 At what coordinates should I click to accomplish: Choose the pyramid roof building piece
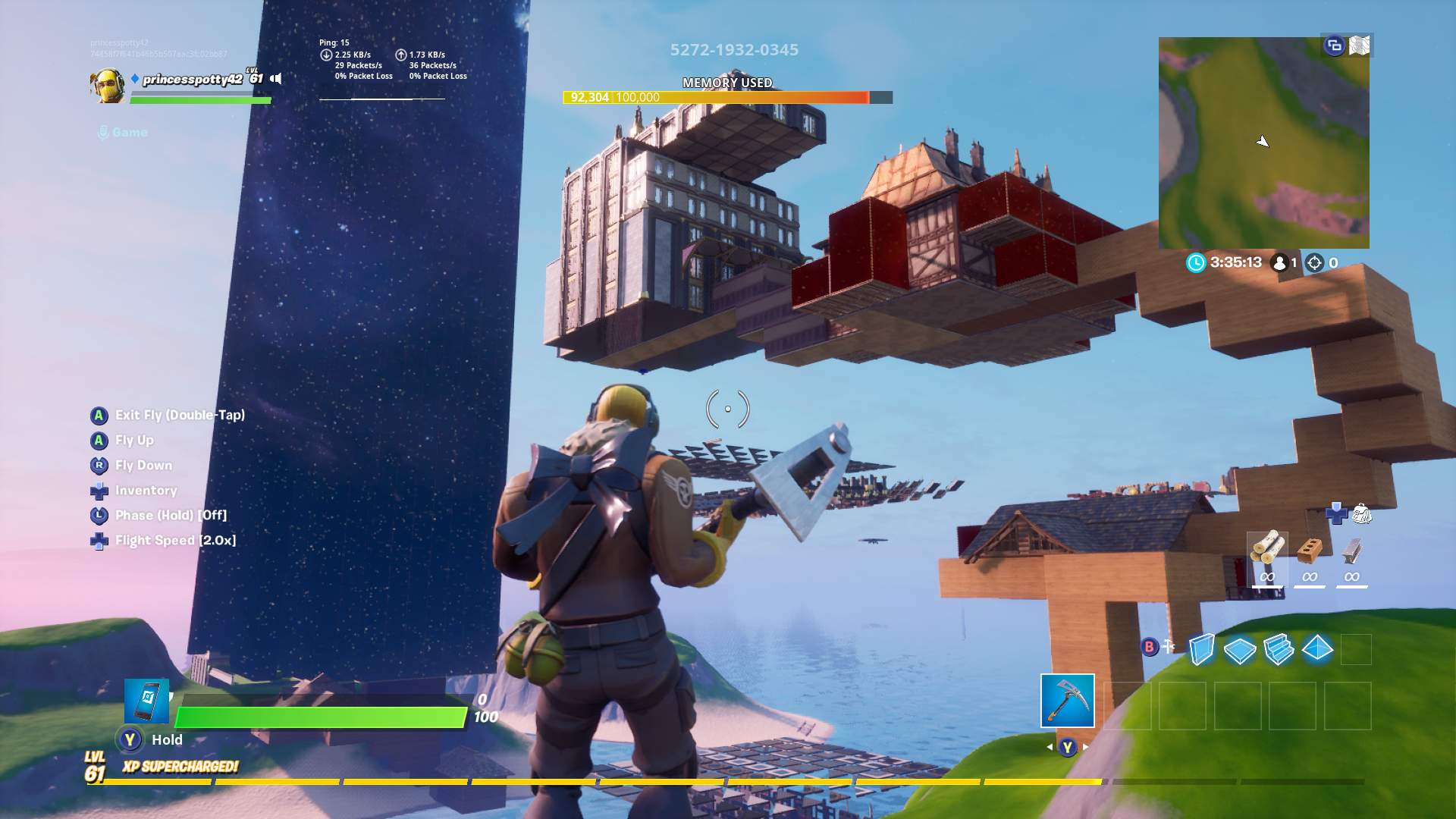click(x=1317, y=648)
